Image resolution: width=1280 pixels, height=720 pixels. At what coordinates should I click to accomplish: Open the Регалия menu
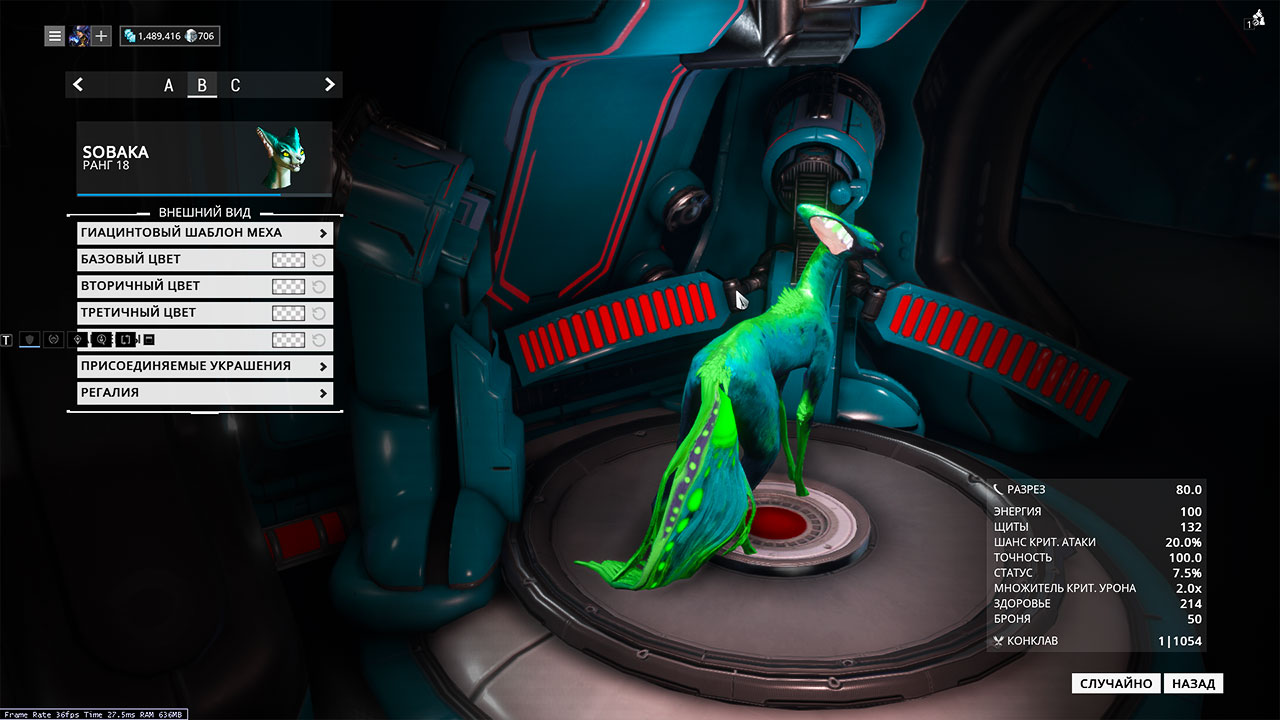pos(204,393)
